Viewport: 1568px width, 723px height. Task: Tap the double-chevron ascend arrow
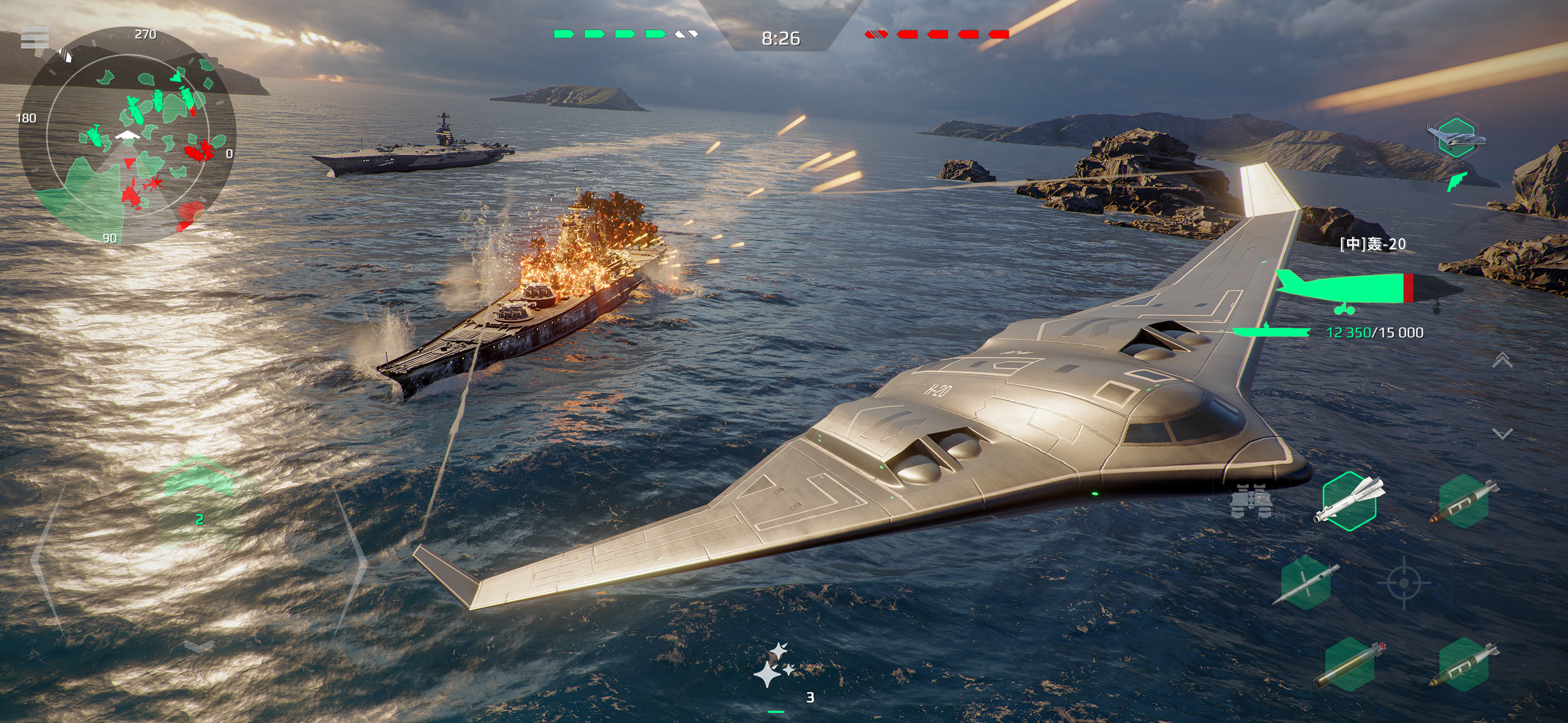point(1502,360)
